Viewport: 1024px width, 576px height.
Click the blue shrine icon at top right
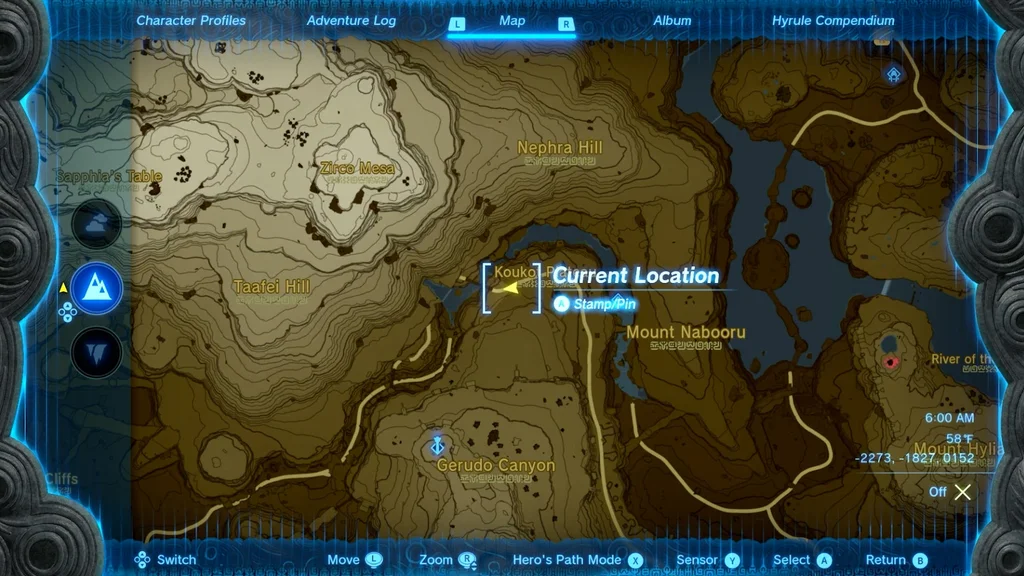coord(893,74)
